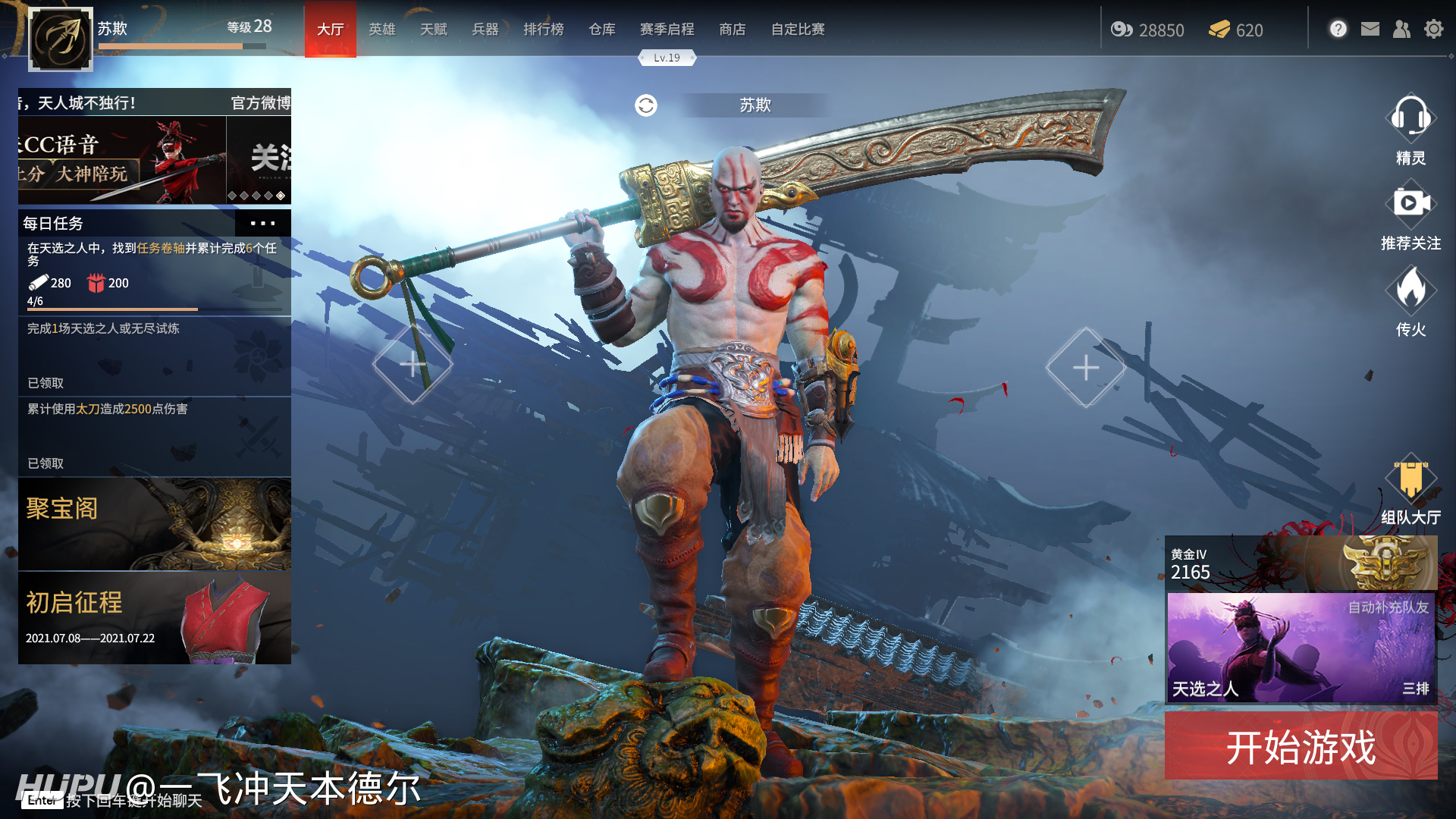Open the mail envelope icon

1370,30
